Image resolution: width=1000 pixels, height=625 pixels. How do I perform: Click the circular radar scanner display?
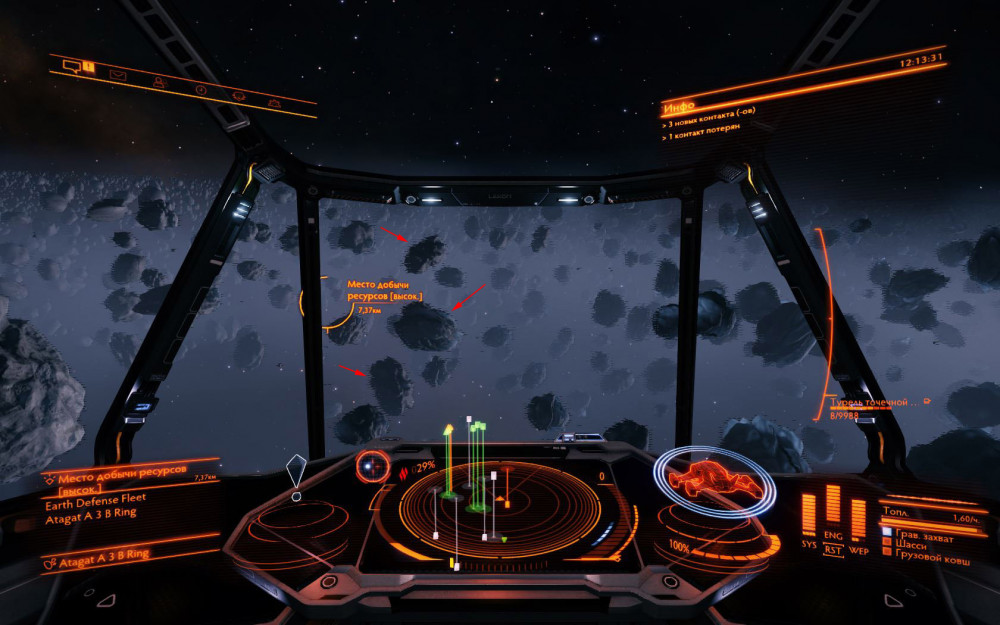click(x=500, y=510)
